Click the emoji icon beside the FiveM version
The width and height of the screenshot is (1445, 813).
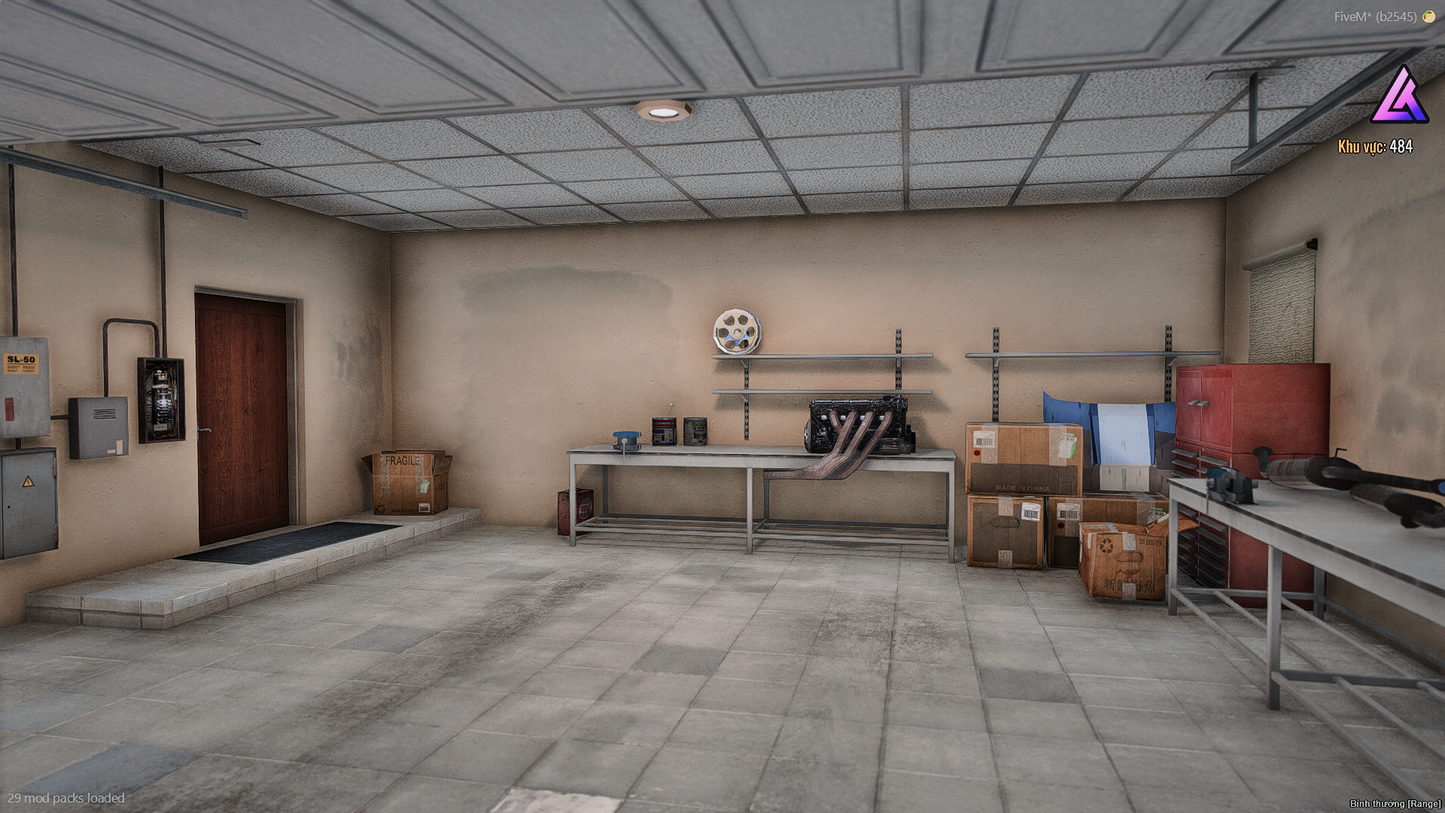tap(1430, 16)
